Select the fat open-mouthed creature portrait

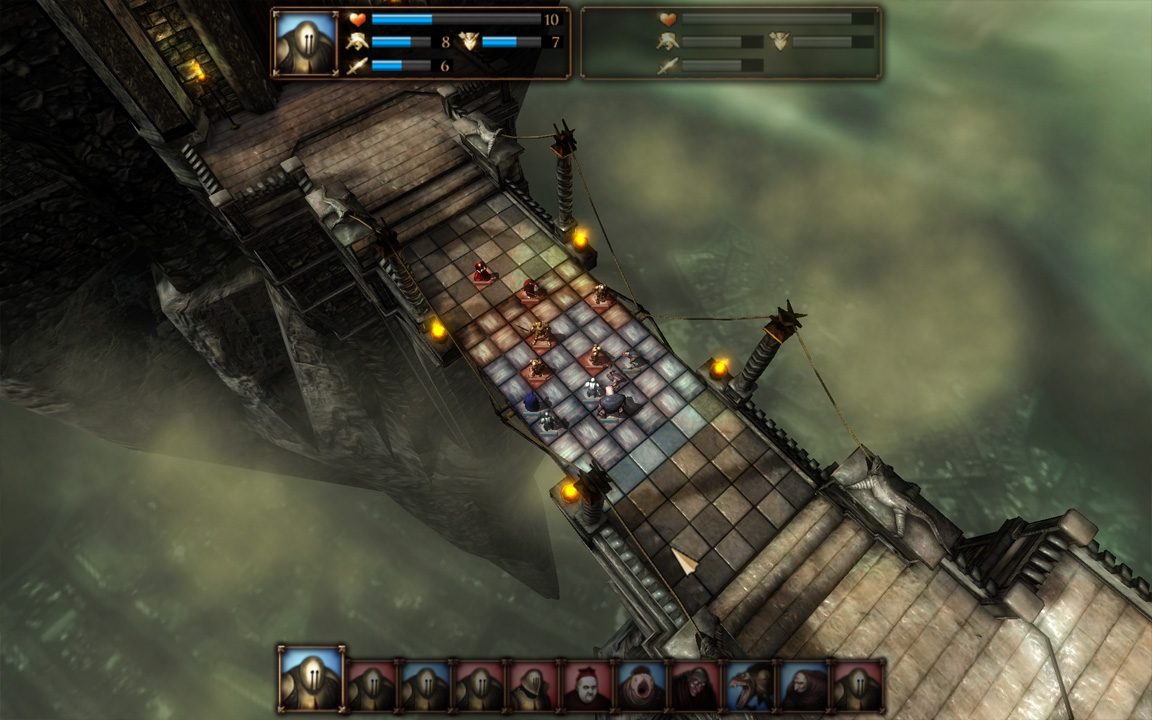click(x=641, y=686)
